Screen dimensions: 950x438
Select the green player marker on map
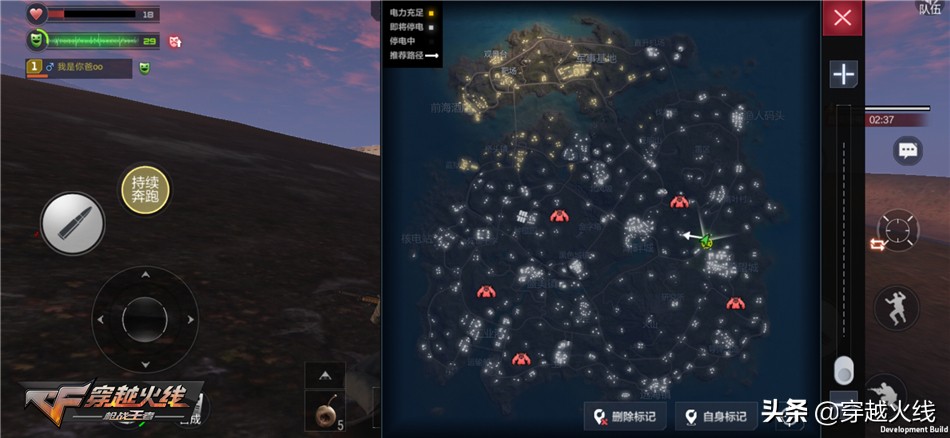pyautogui.click(x=707, y=239)
